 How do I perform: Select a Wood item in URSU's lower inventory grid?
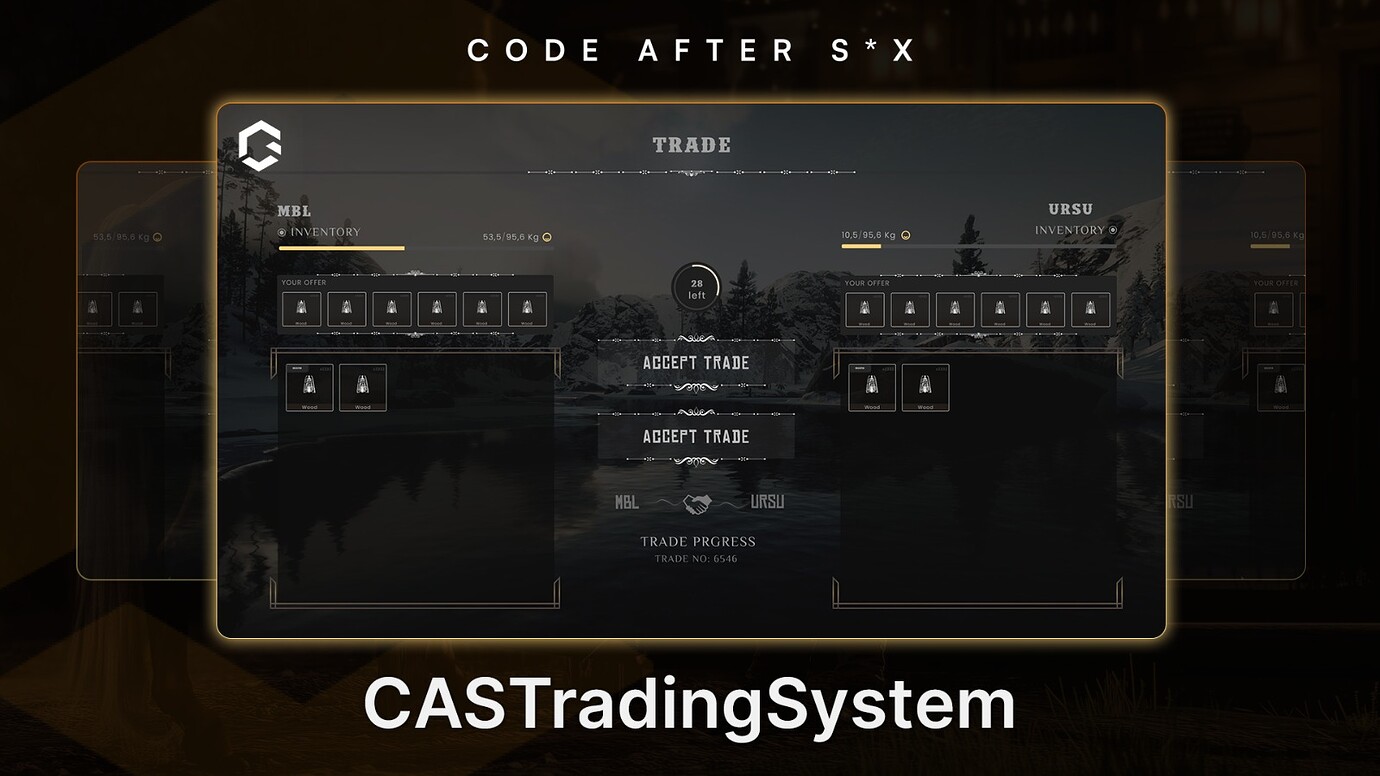(871, 388)
